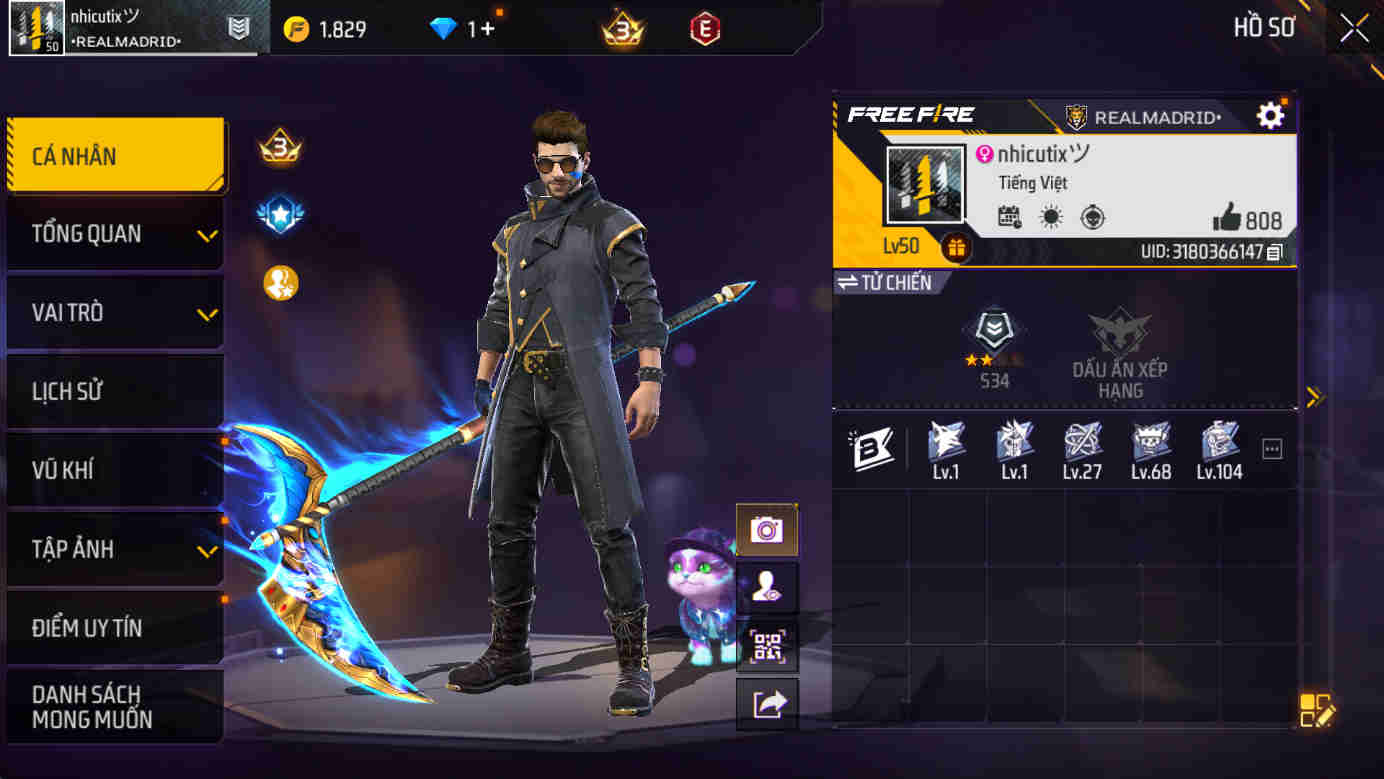Open profile settings via the gear icon
1384x779 pixels.
tap(1269, 114)
